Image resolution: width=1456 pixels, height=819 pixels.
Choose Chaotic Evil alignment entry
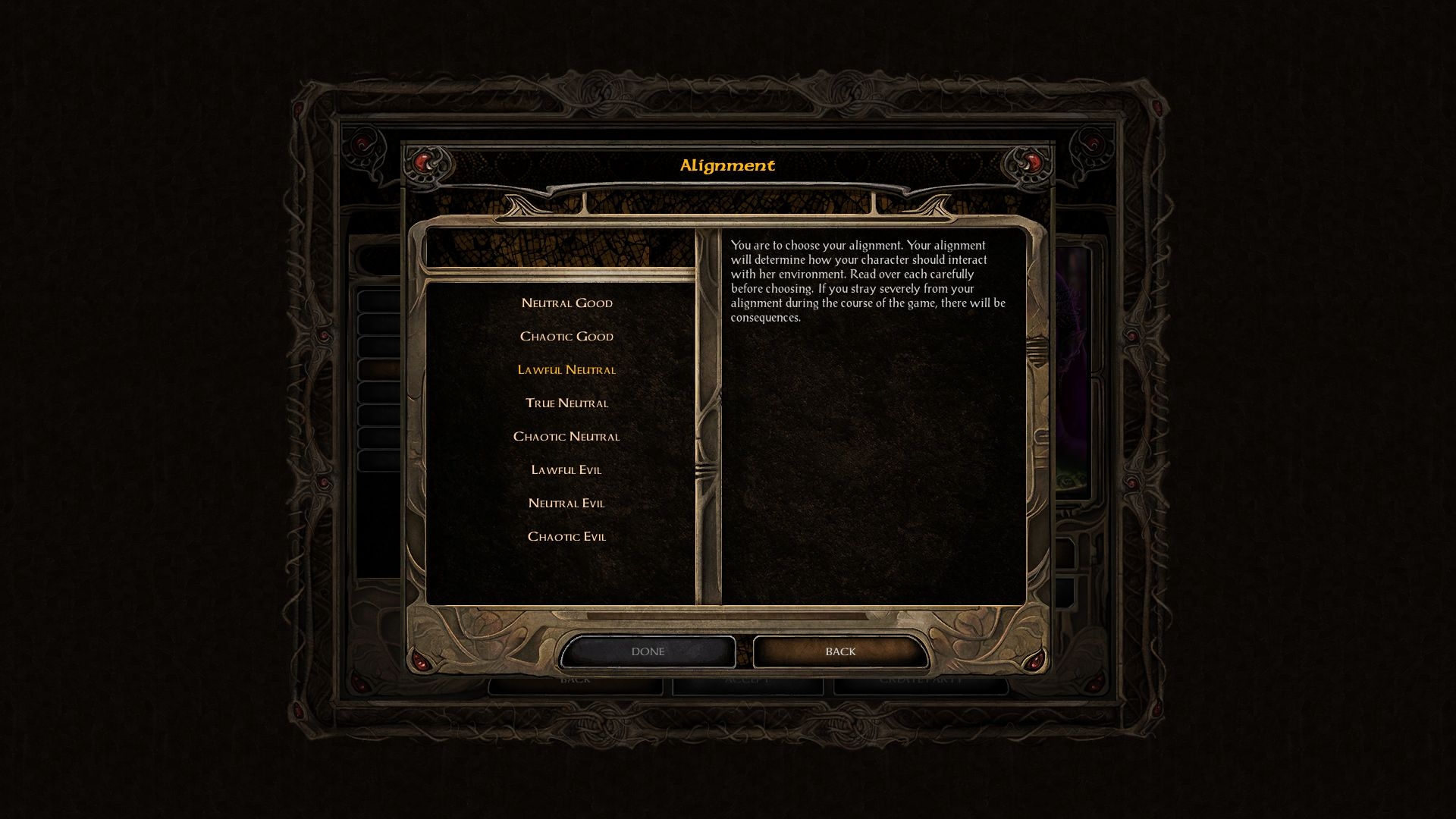[x=566, y=537]
